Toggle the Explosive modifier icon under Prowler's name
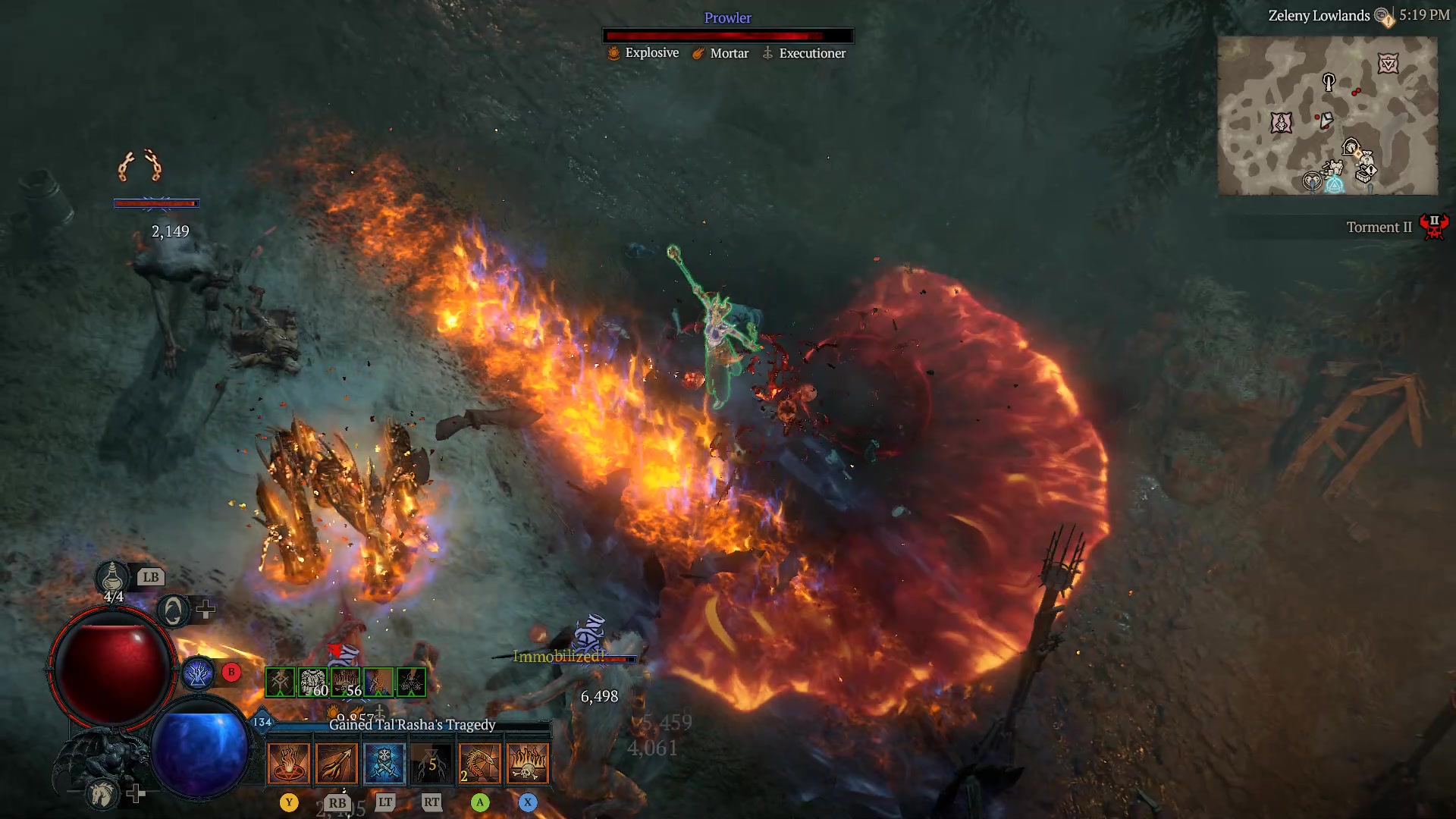Image resolution: width=1456 pixels, height=819 pixels. (x=613, y=53)
